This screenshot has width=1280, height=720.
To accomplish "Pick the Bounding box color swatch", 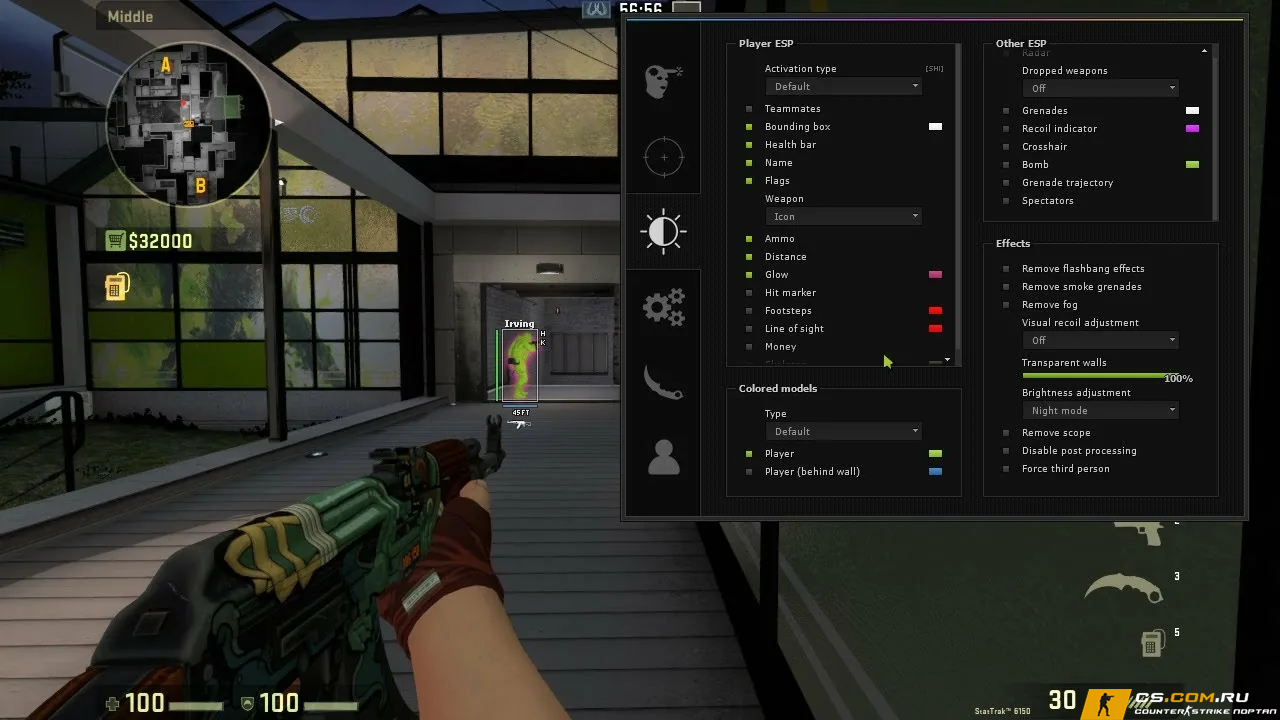I will 935,127.
